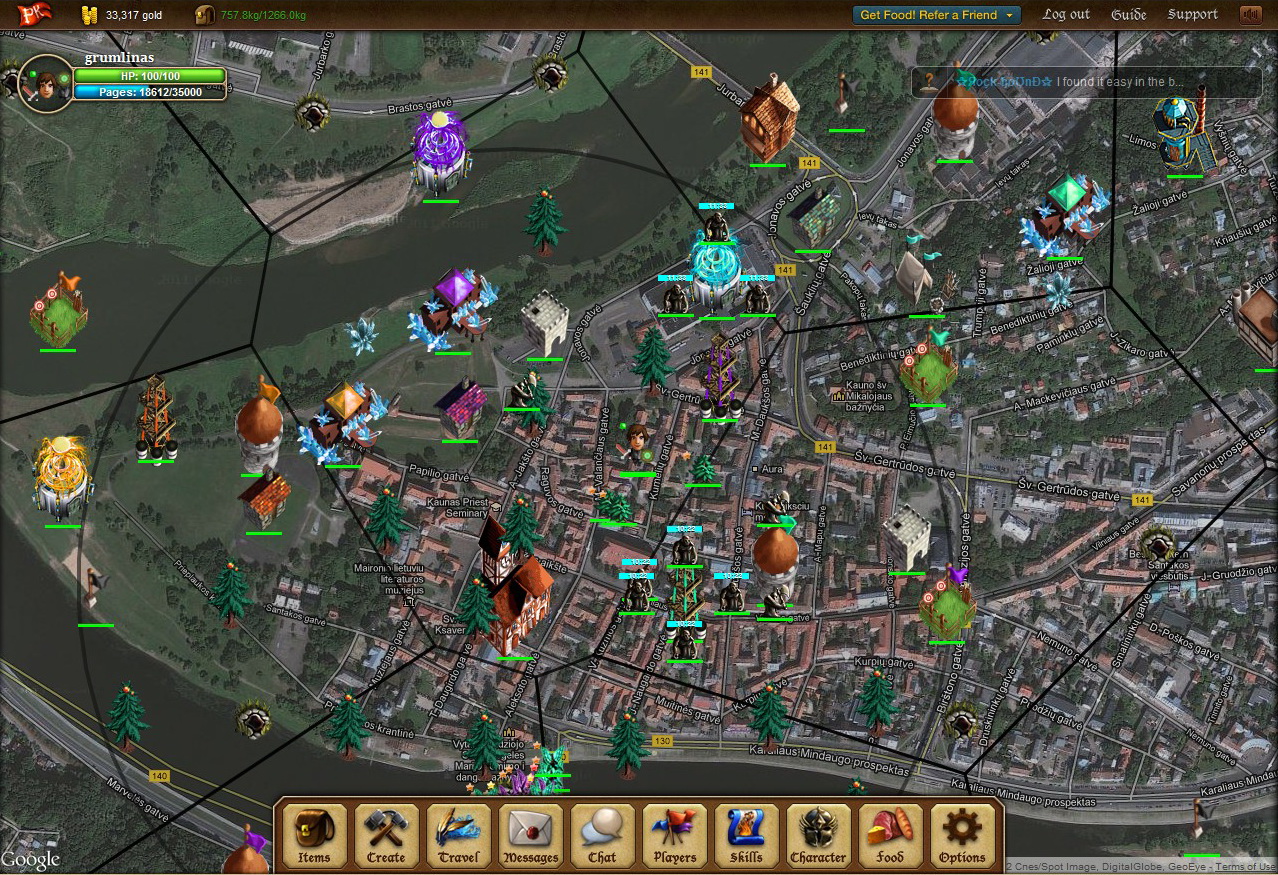This screenshot has width=1278, height=875.
Task: Open the Travel menu
Action: point(458,835)
